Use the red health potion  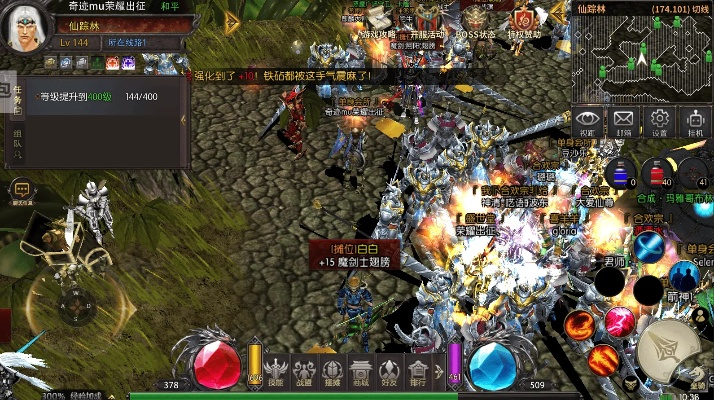[x=657, y=172]
